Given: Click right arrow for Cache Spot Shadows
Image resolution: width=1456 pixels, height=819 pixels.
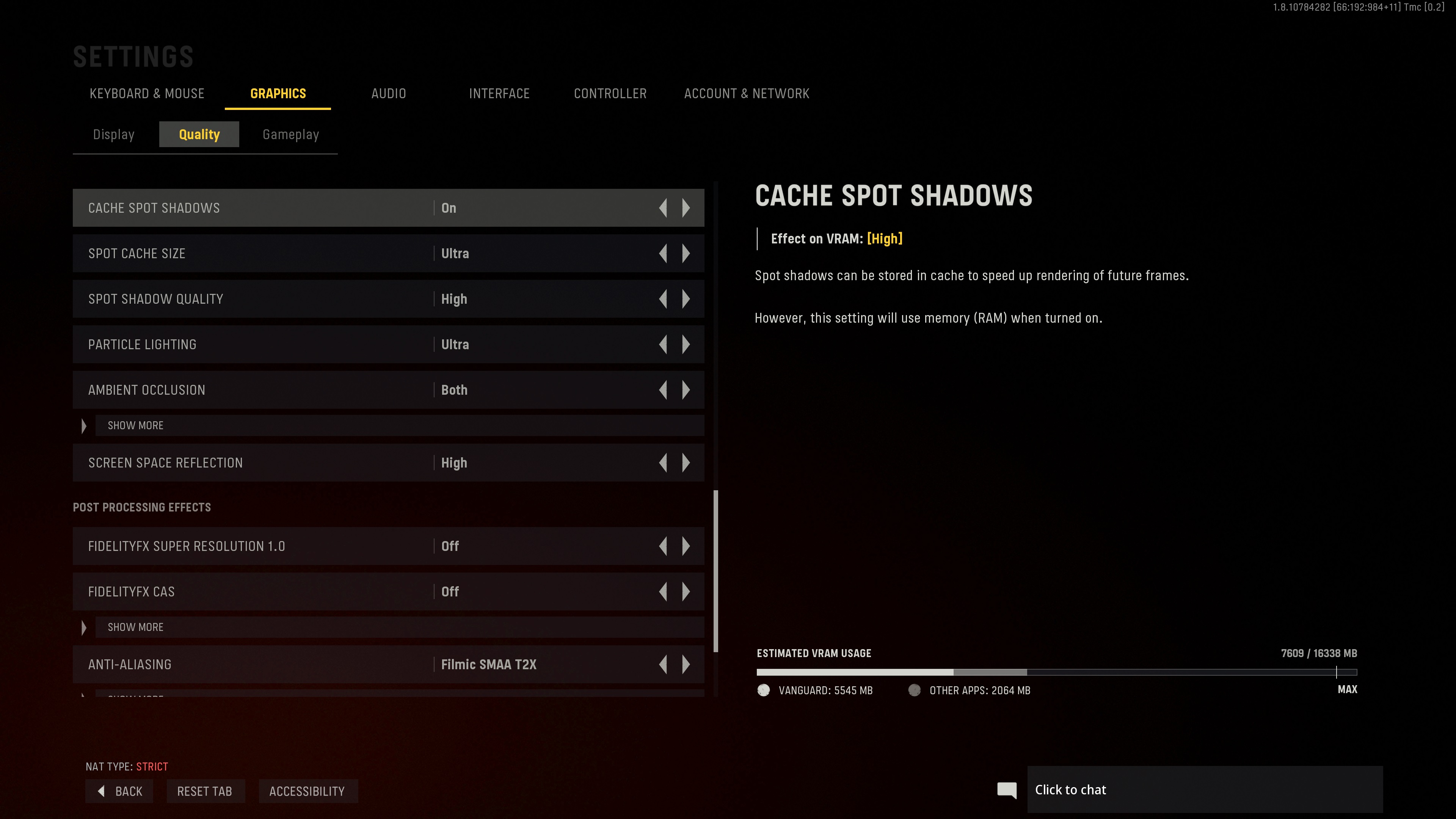Looking at the screenshot, I should (x=686, y=208).
